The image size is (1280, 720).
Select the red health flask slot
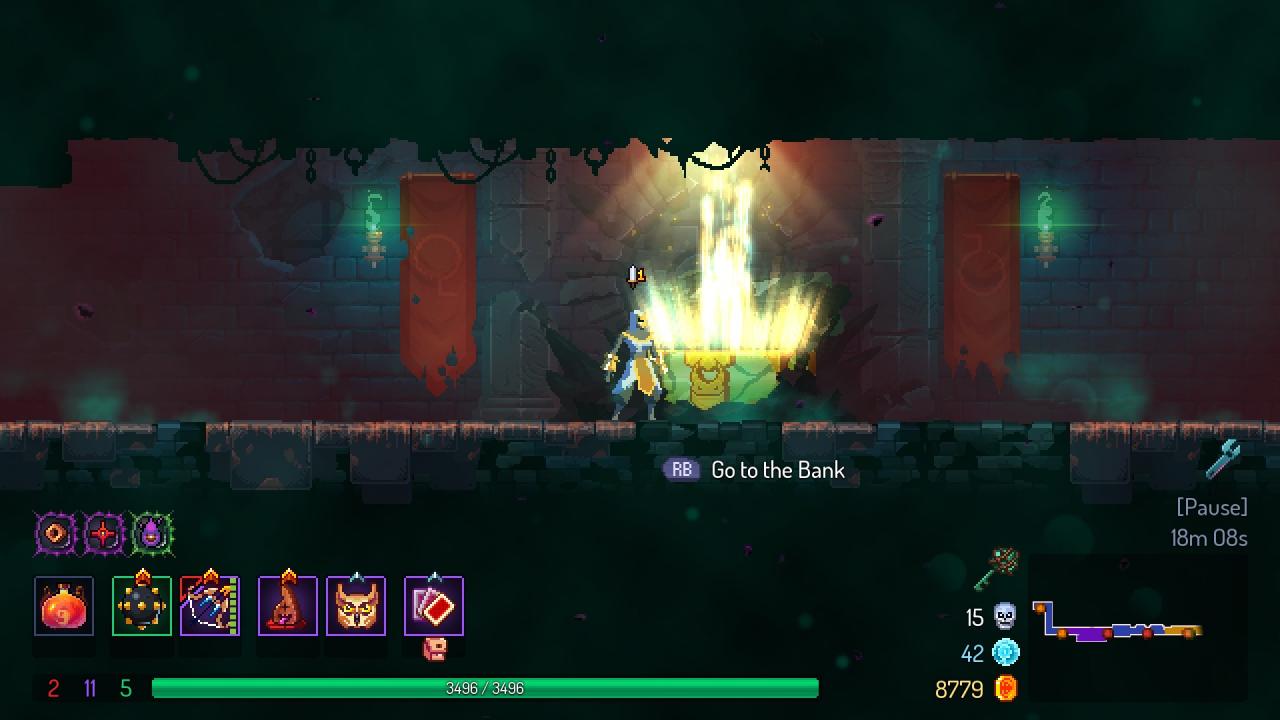(x=64, y=606)
